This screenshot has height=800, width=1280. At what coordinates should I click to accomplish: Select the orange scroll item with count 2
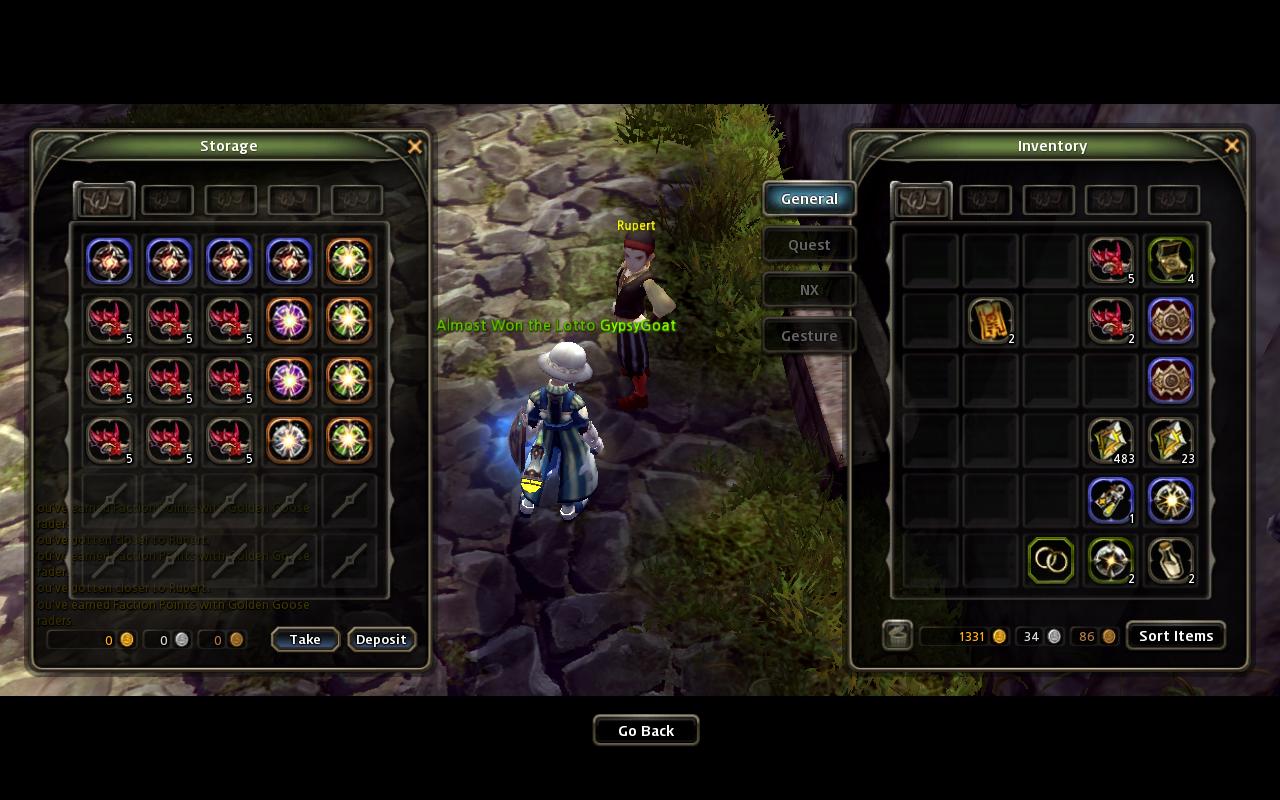pyautogui.click(x=990, y=320)
